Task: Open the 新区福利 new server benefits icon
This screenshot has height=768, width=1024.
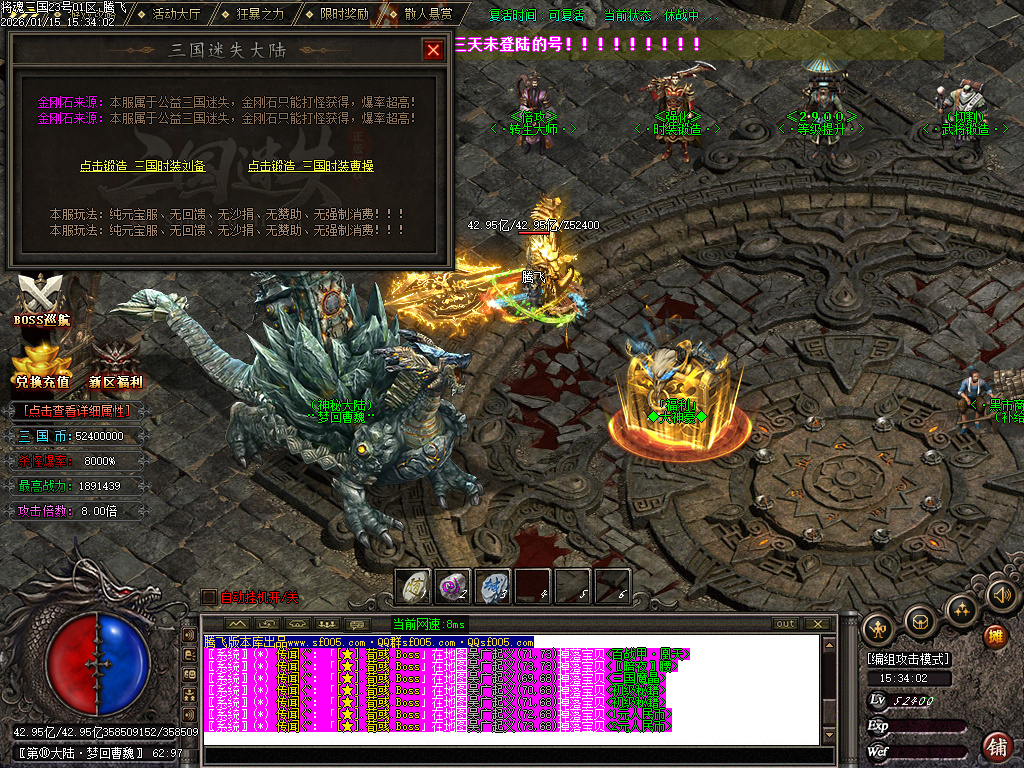Action: pyautogui.click(x=116, y=366)
